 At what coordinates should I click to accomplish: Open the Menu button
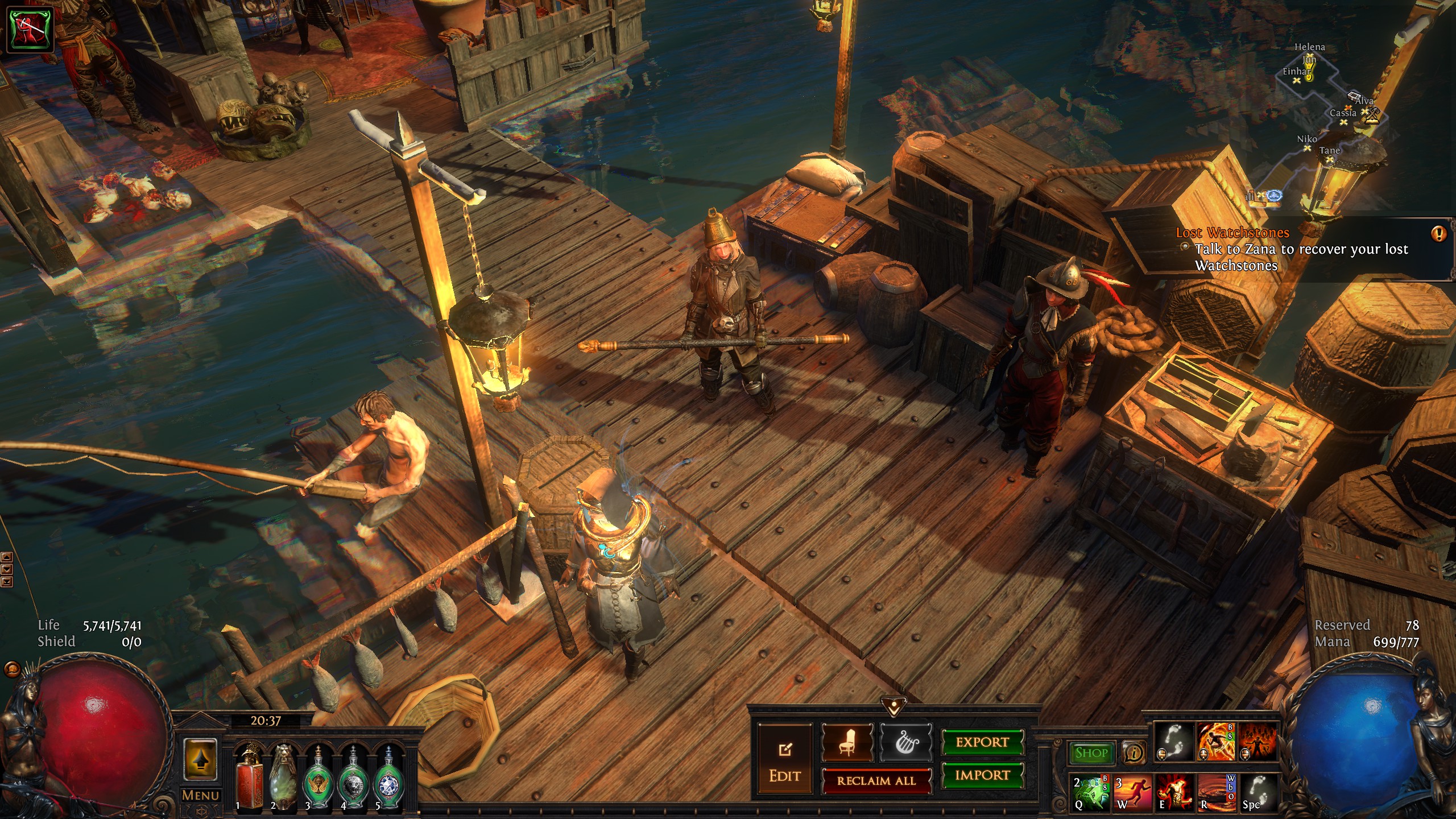(200, 795)
